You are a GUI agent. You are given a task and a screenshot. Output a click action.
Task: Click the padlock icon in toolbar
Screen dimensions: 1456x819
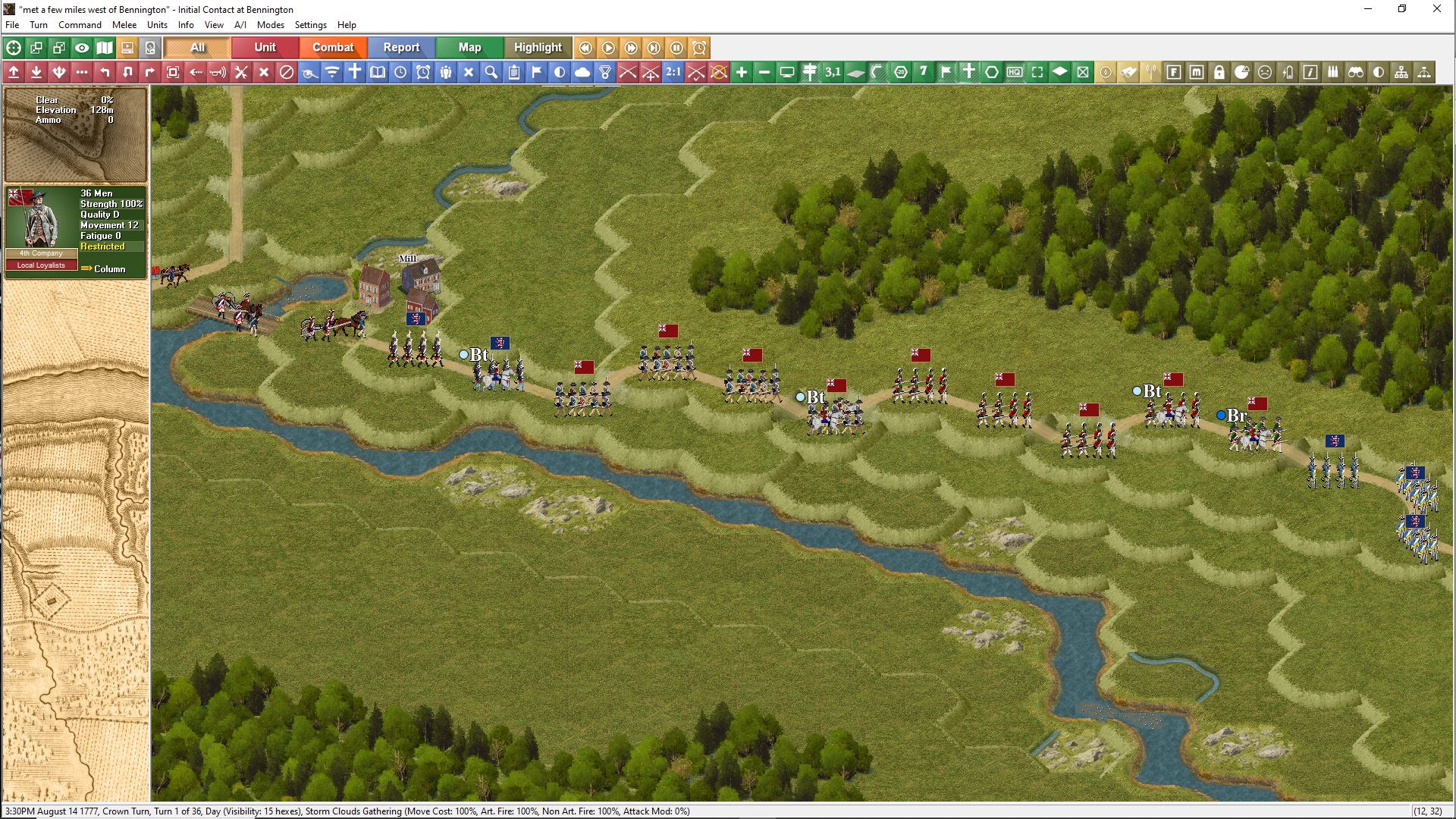point(1219,72)
